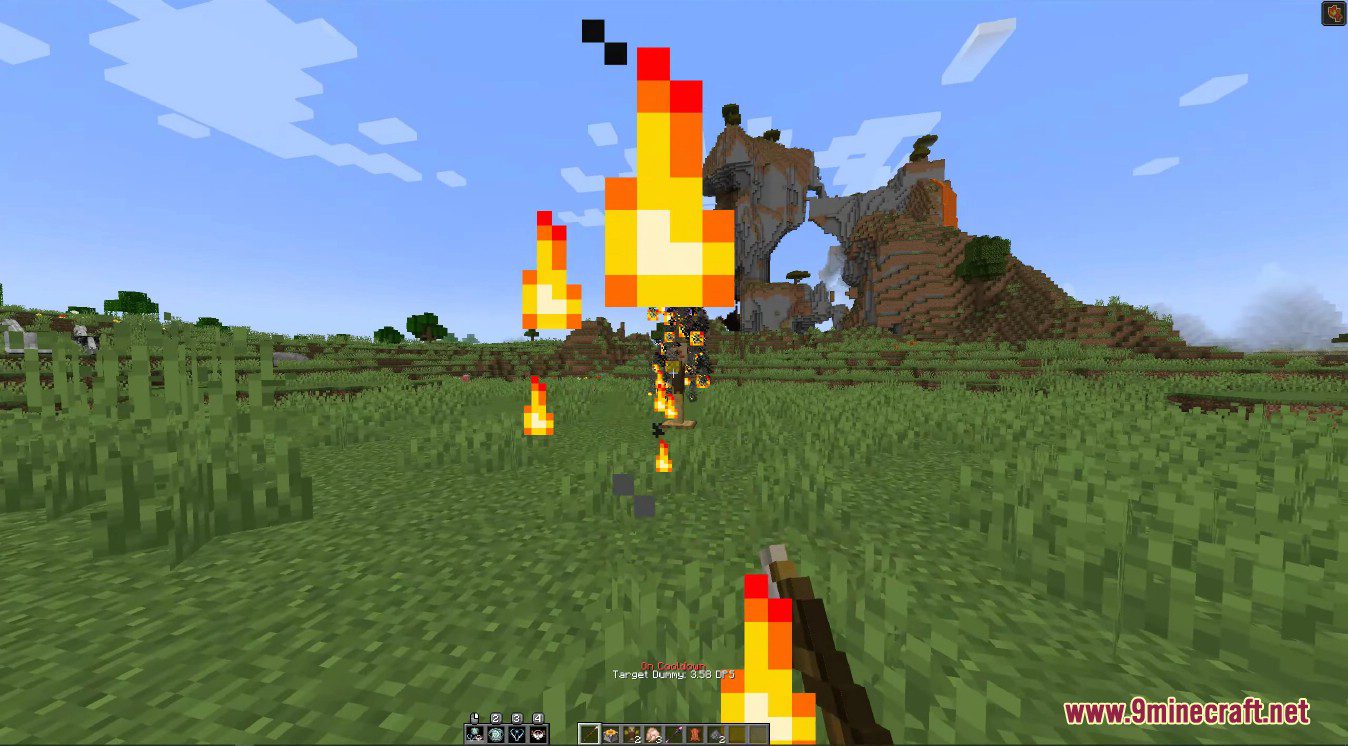The image size is (1348, 746).
Task: Select the spectral arrow wand in the hotbar
Action: pyautogui.click(x=674, y=733)
